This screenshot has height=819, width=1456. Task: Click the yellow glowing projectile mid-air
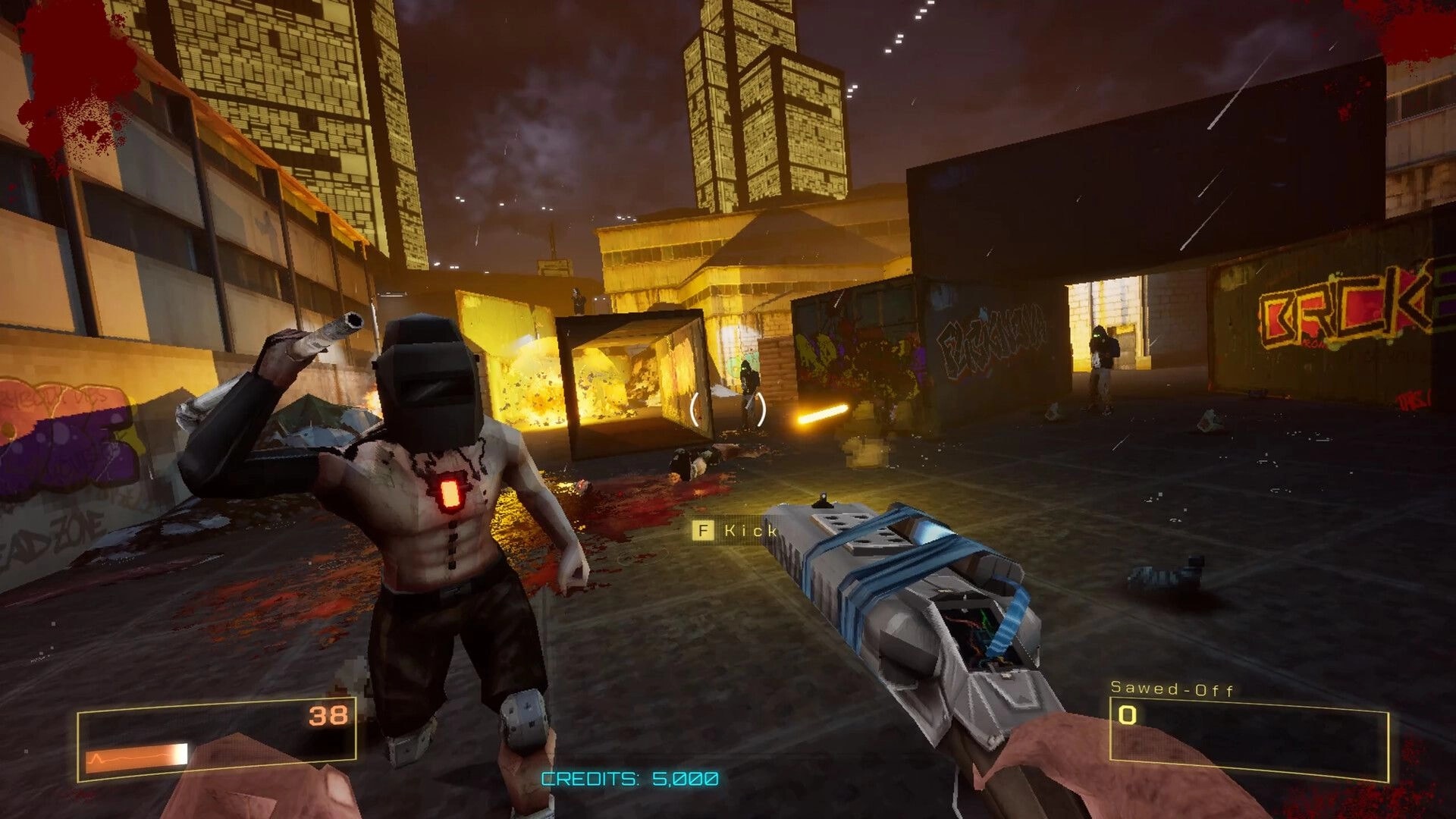pos(823,413)
